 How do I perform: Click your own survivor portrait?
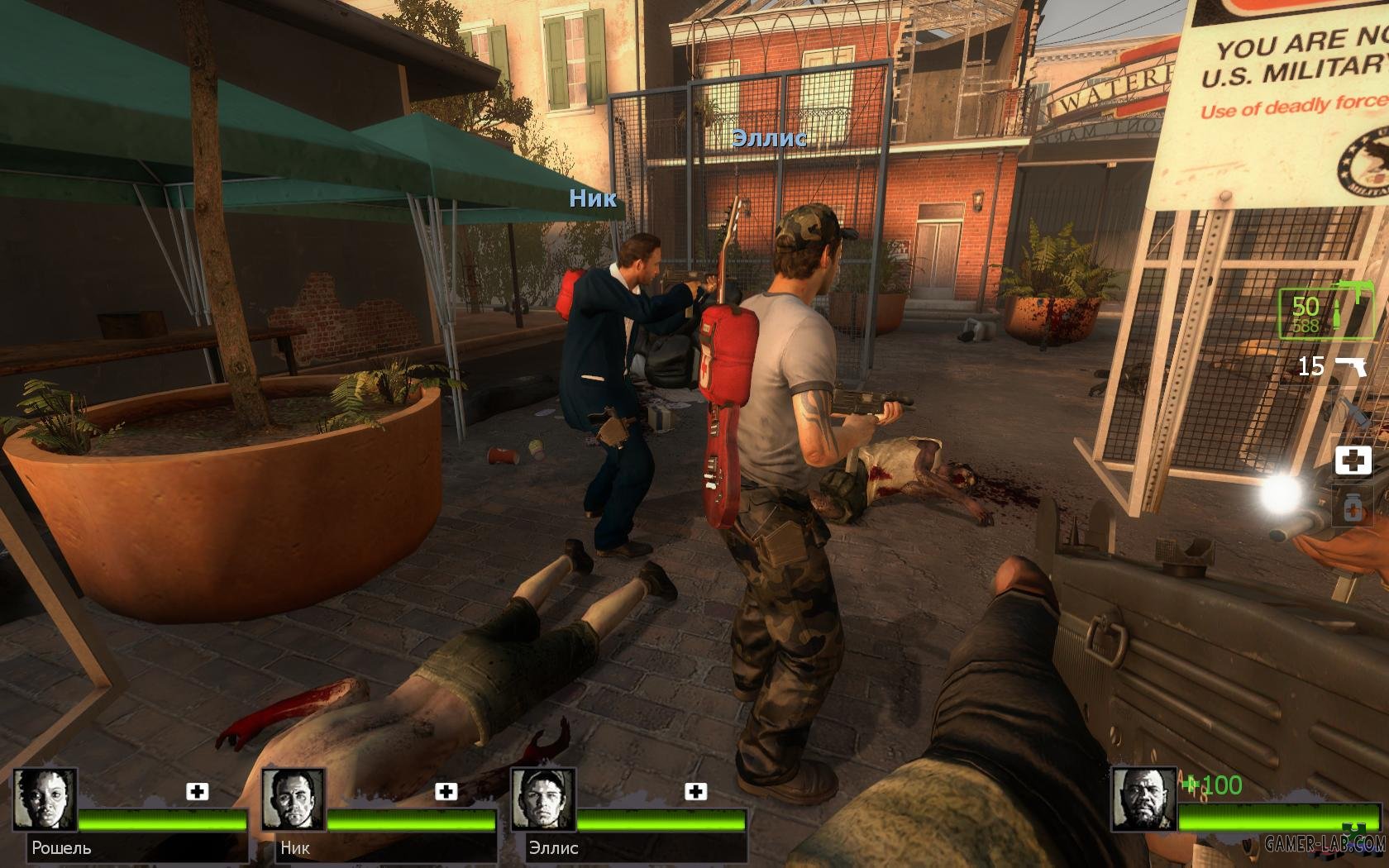coord(1143,799)
